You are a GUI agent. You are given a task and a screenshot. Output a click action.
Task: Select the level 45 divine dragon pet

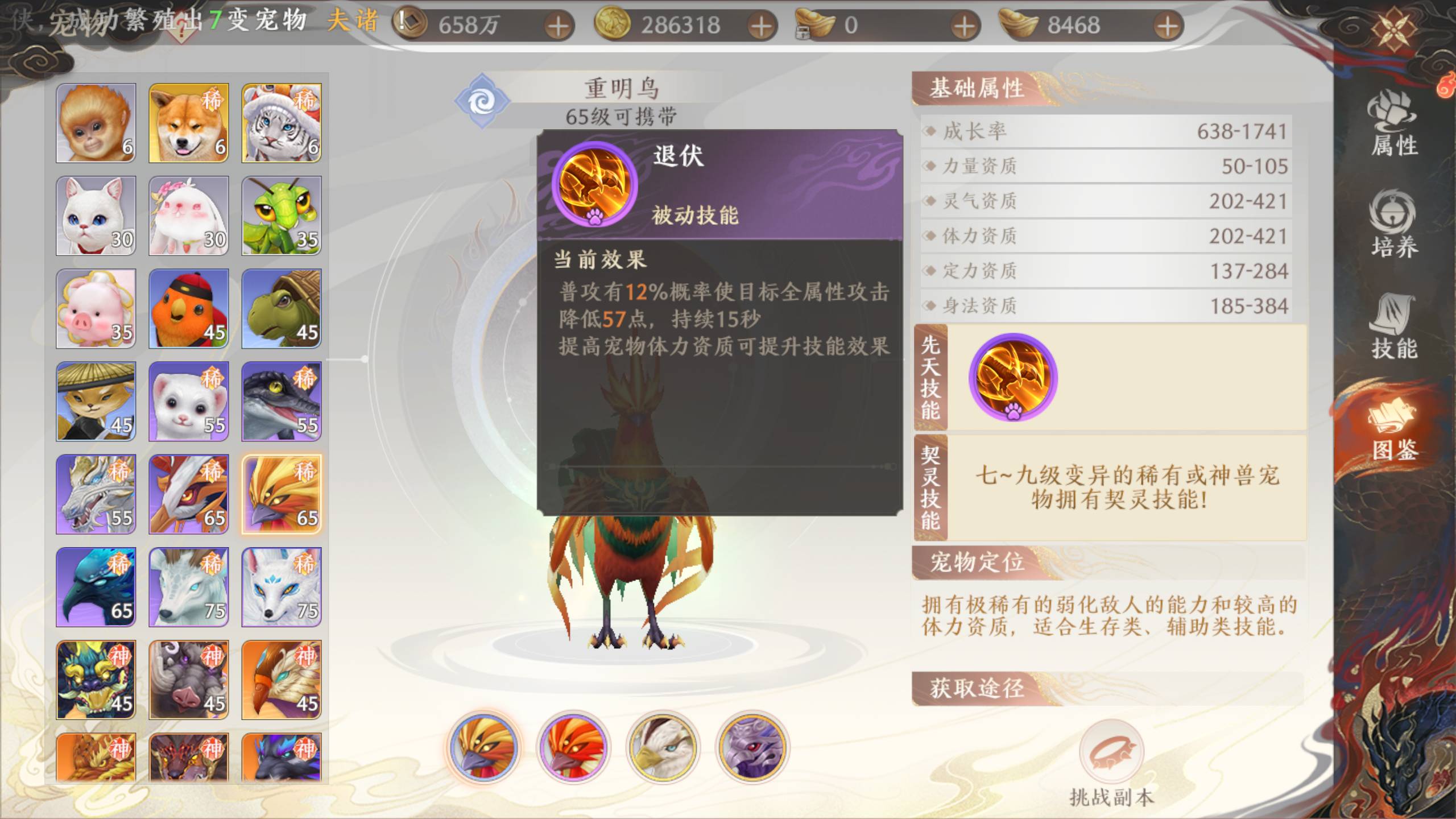point(95,681)
